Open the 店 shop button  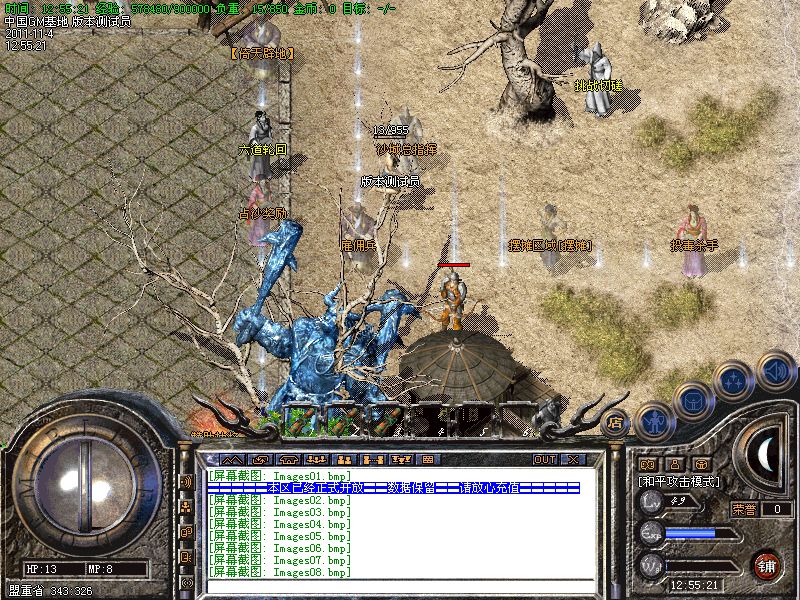[616, 422]
